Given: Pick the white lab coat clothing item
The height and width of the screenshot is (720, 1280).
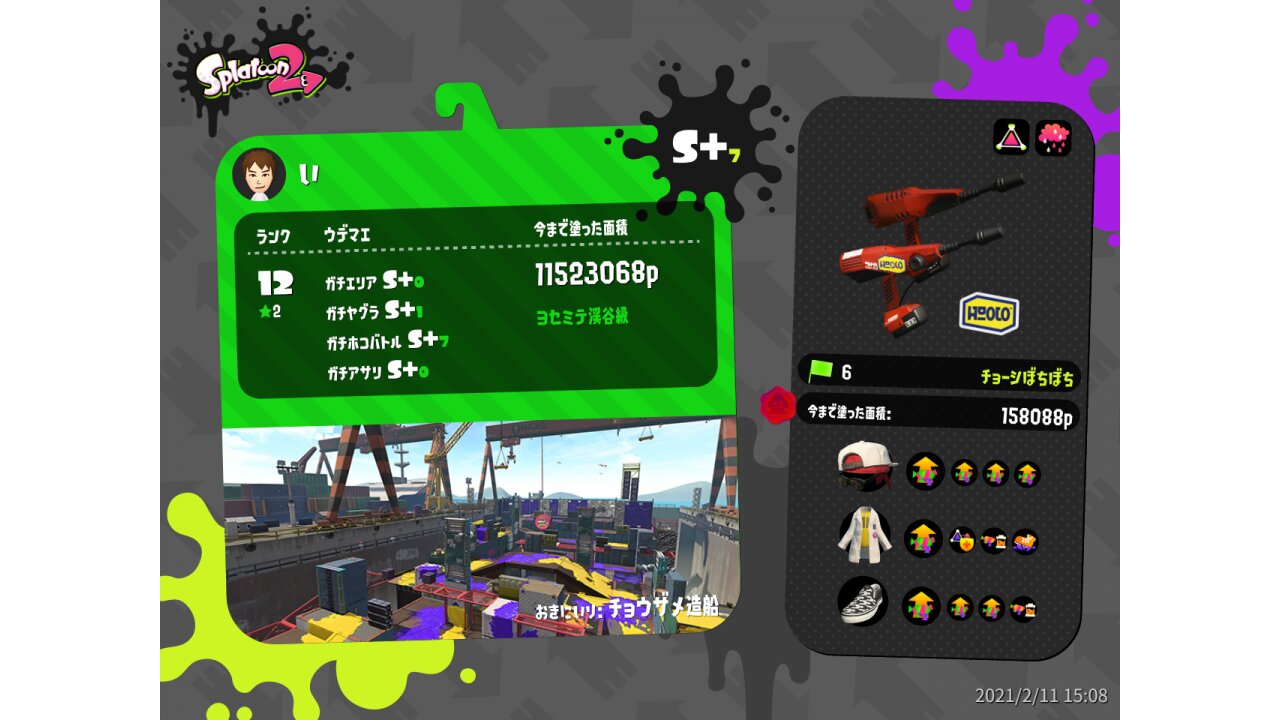Looking at the screenshot, I should 864,535.
